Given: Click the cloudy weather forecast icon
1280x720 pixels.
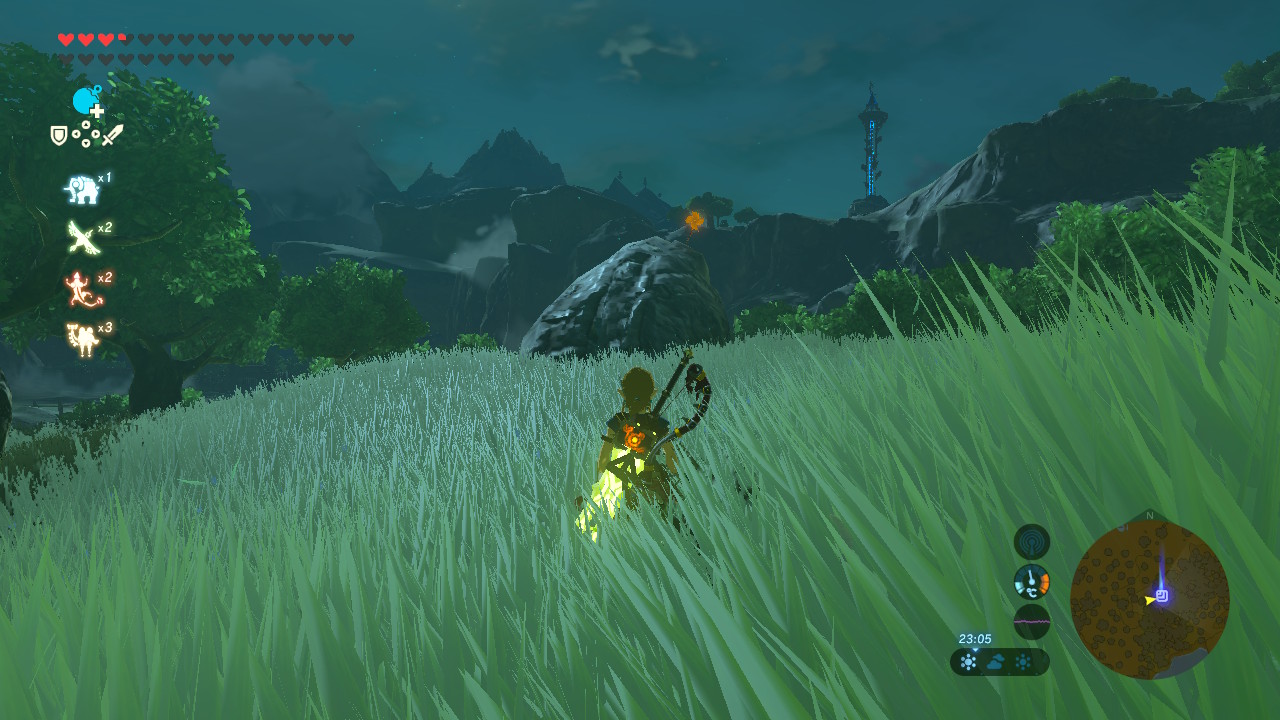Looking at the screenshot, I should click(996, 662).
